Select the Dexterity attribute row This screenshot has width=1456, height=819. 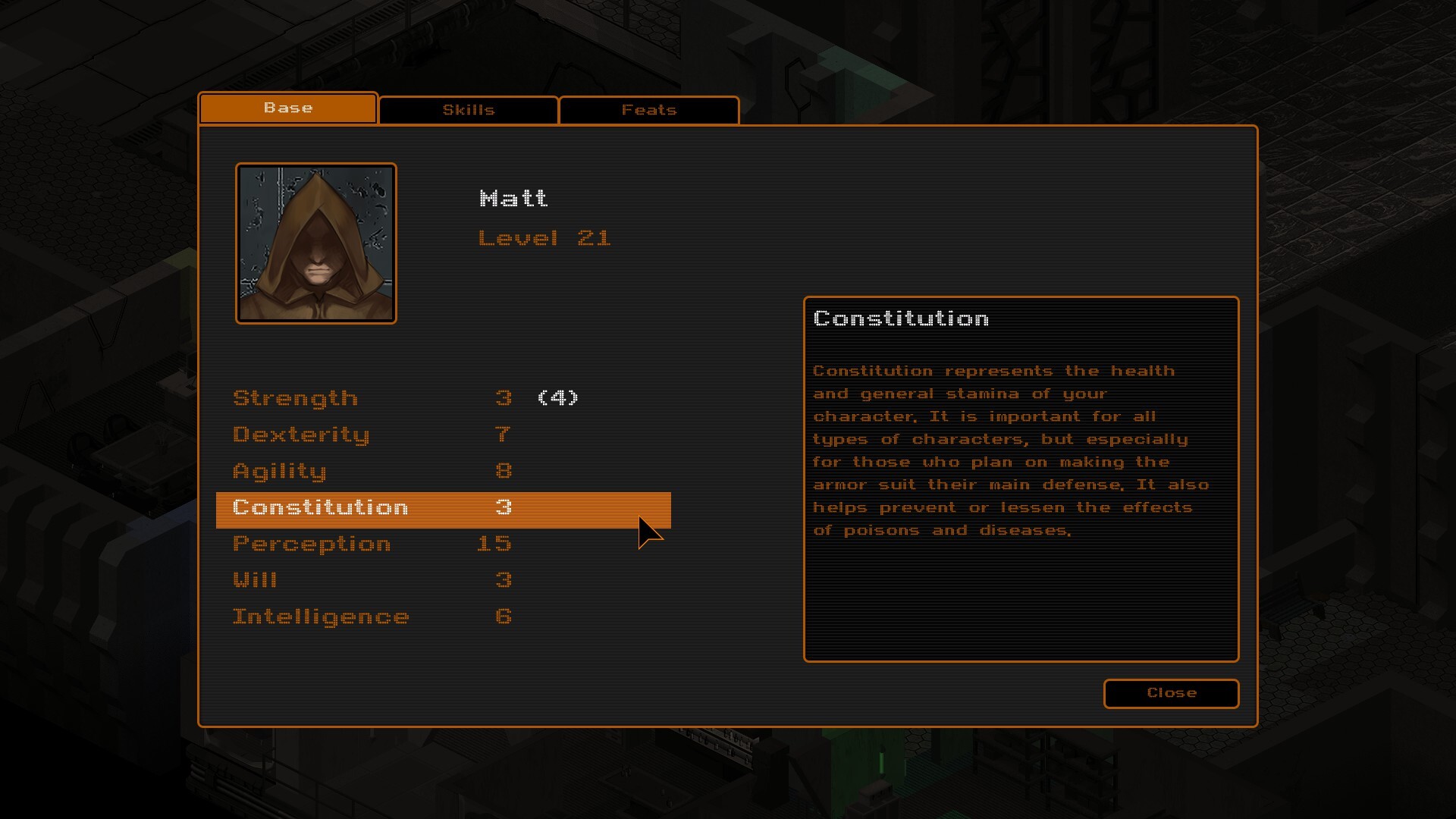point(301,434)
